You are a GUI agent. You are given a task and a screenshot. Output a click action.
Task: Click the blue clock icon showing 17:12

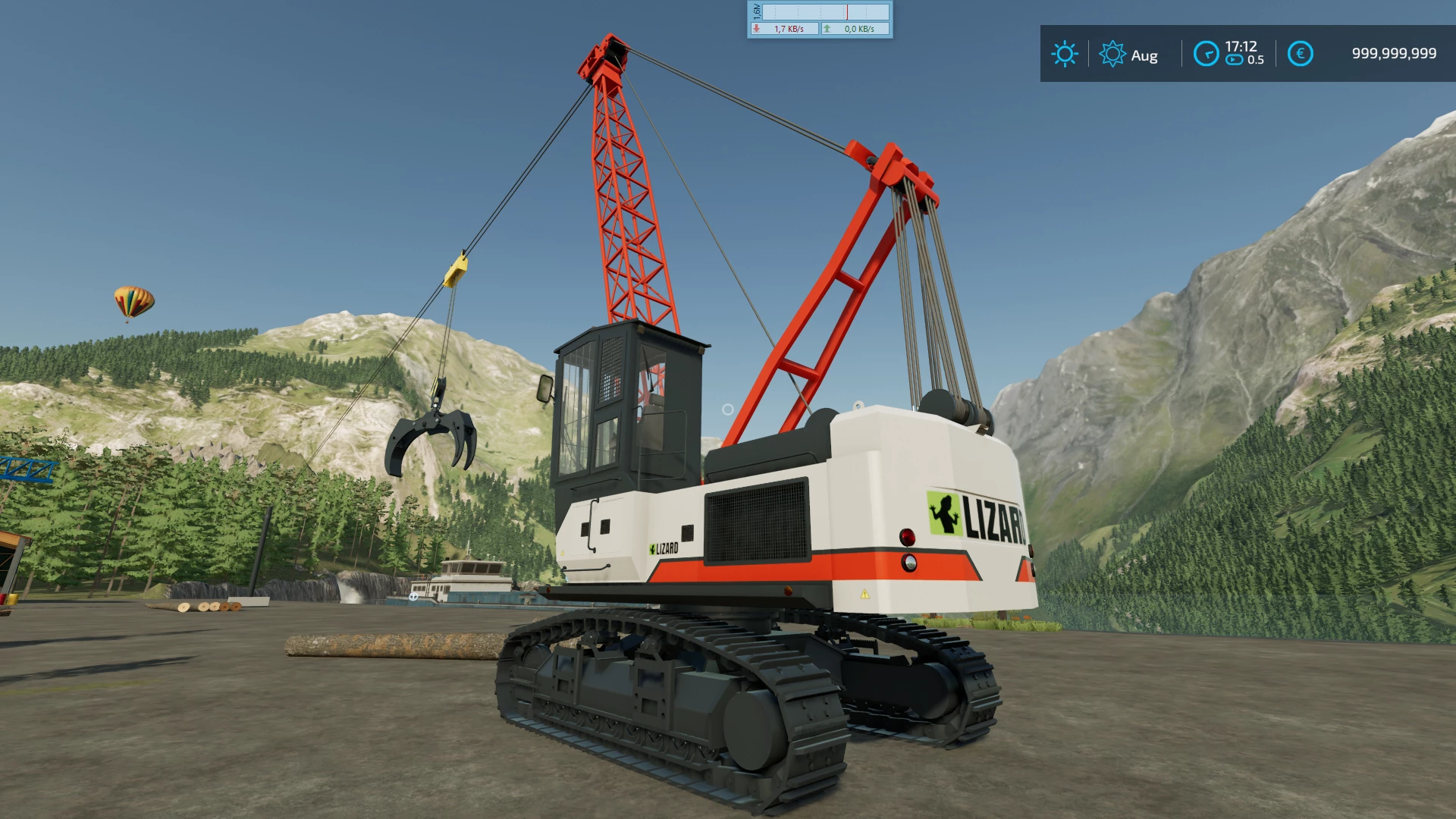pyautogui.click(x=1206, y=55)
